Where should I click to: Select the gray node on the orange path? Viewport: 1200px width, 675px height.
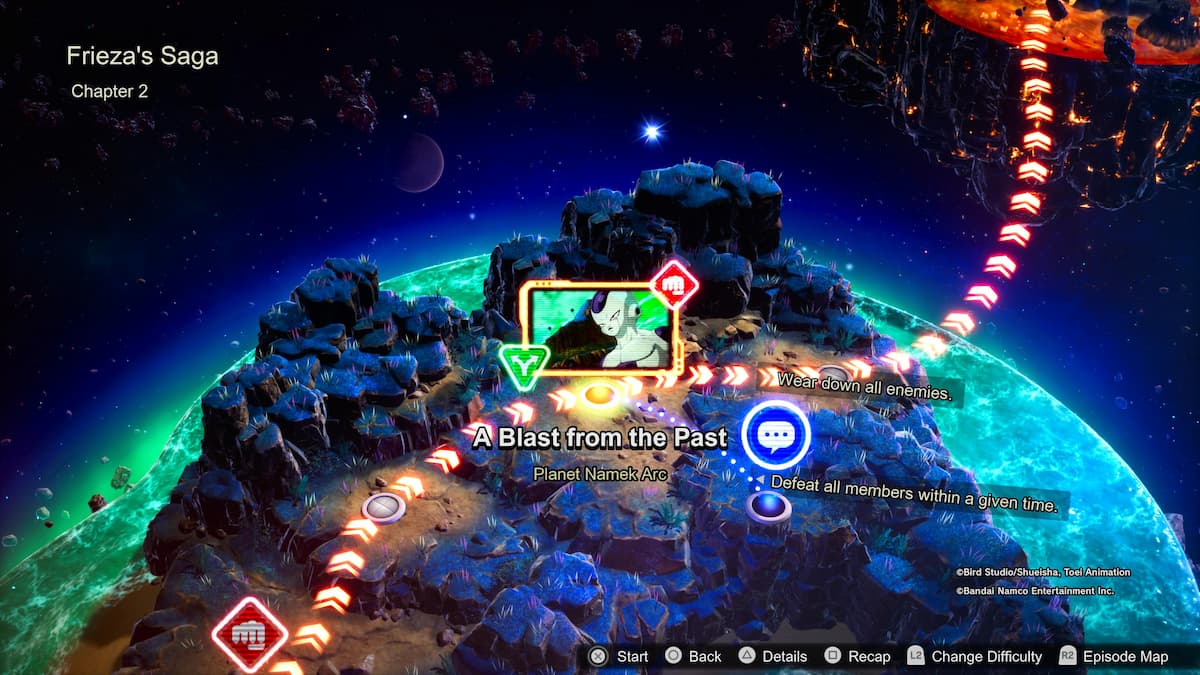pyautogui.click(x=382, y=507)
